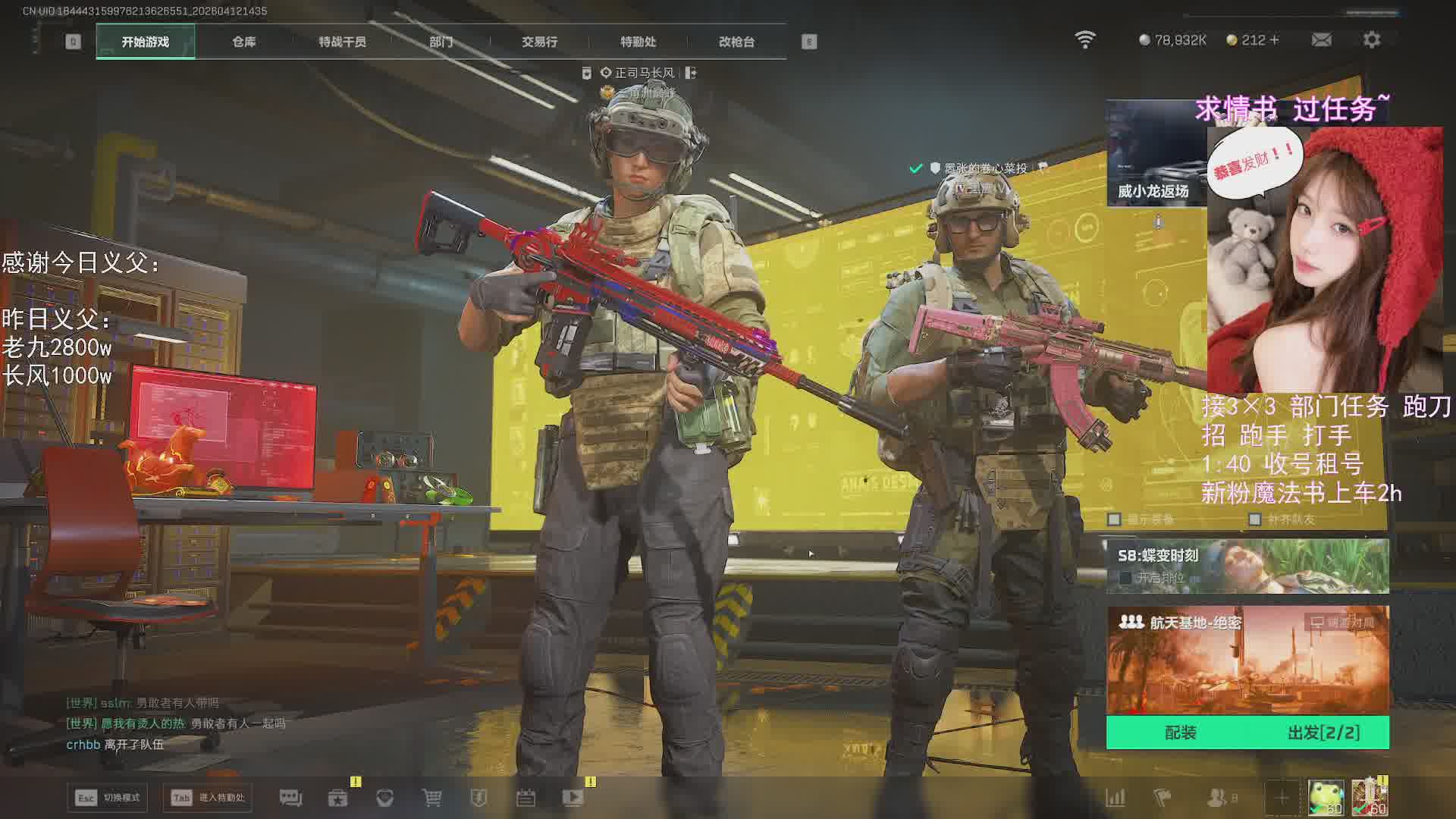Image resolution: width=1456 pixels, height=819 pixels.
Task: Open the 特勤处 tab
Action: 638,42
